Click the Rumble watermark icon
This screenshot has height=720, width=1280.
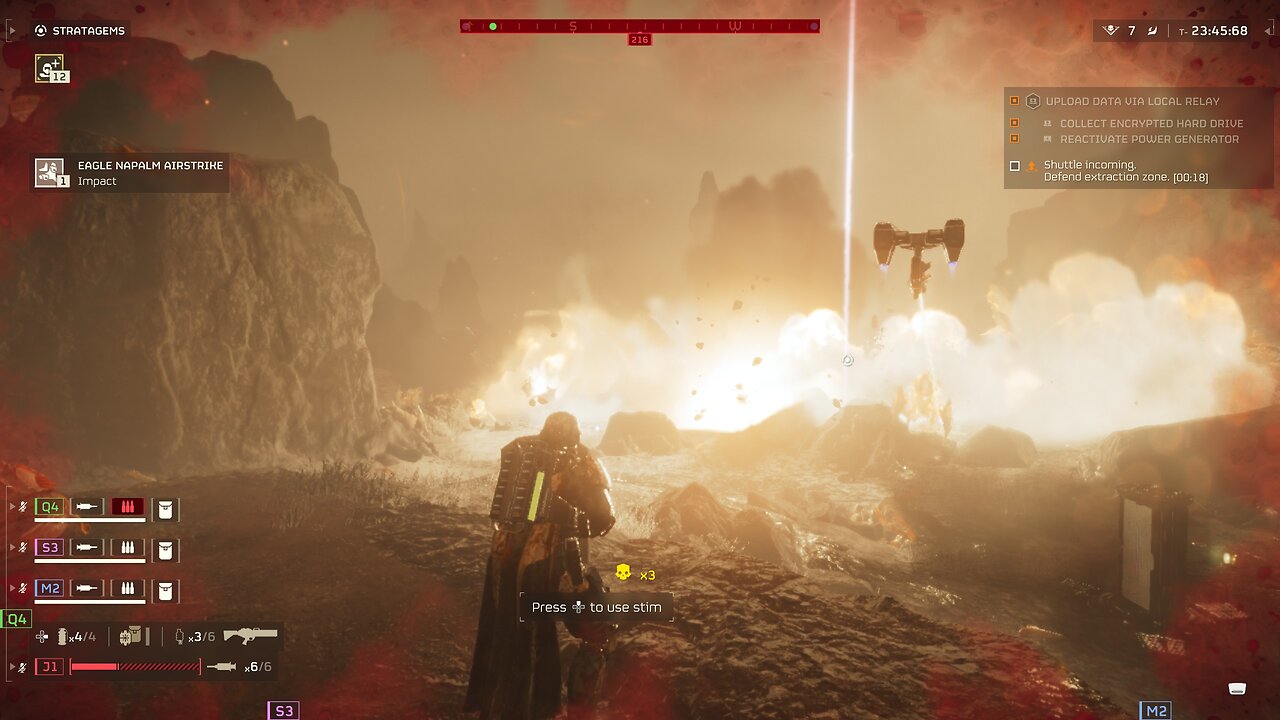pyautogui.click(x=1237, y=688)
